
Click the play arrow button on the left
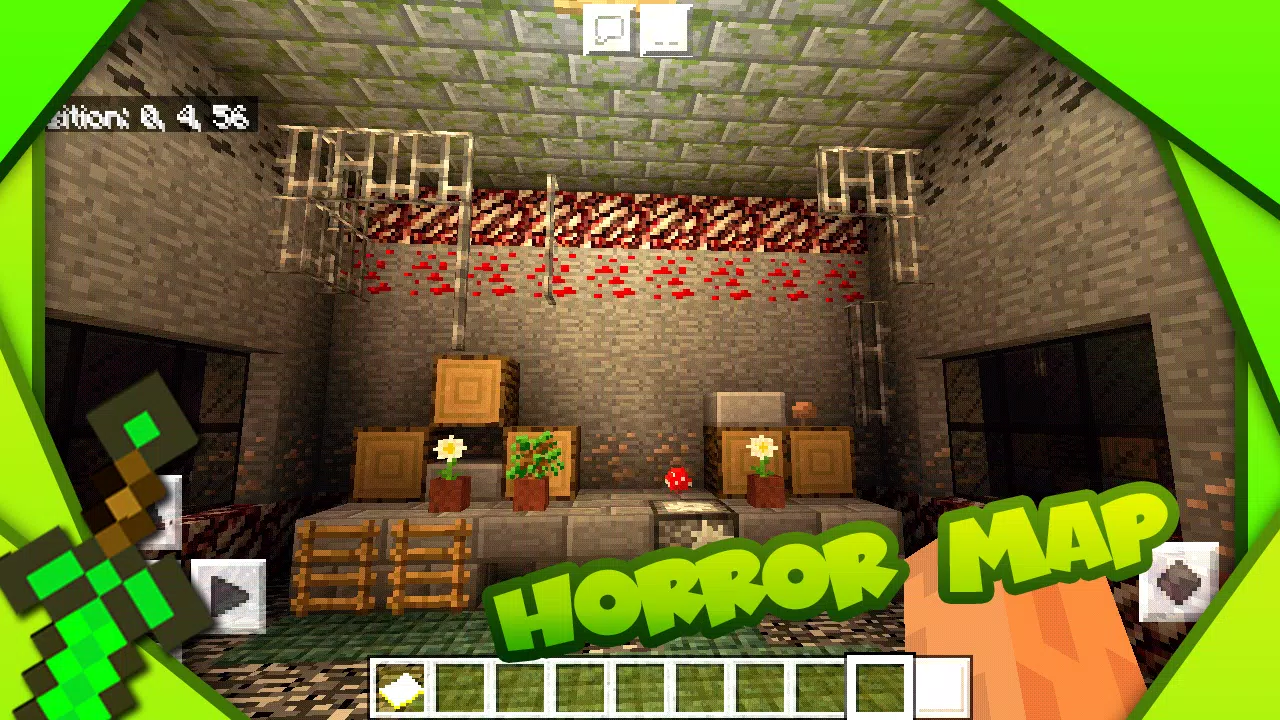(x=228, y=594)
